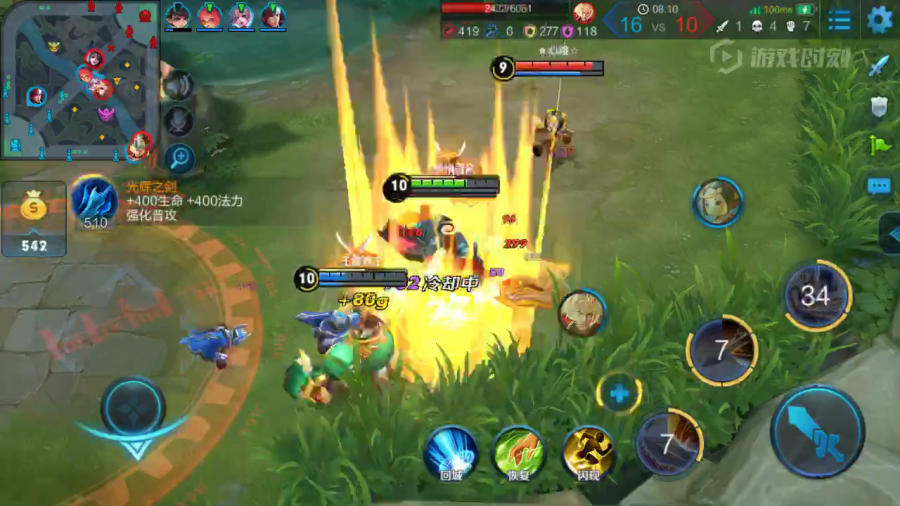Open the quick chat bubble

coord(879,185)
